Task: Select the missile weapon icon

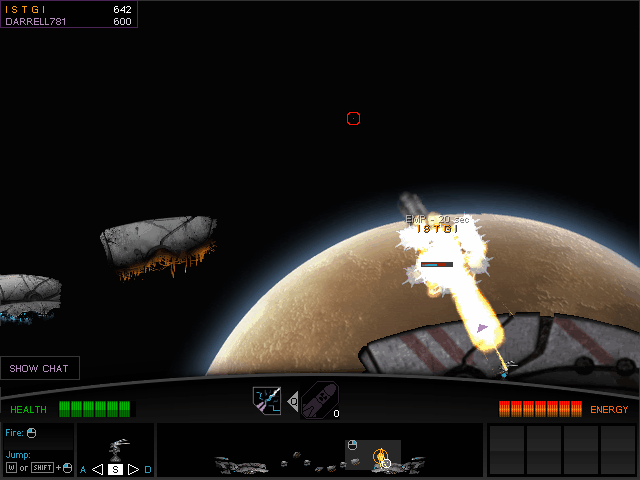Action: tap(318, 400)
